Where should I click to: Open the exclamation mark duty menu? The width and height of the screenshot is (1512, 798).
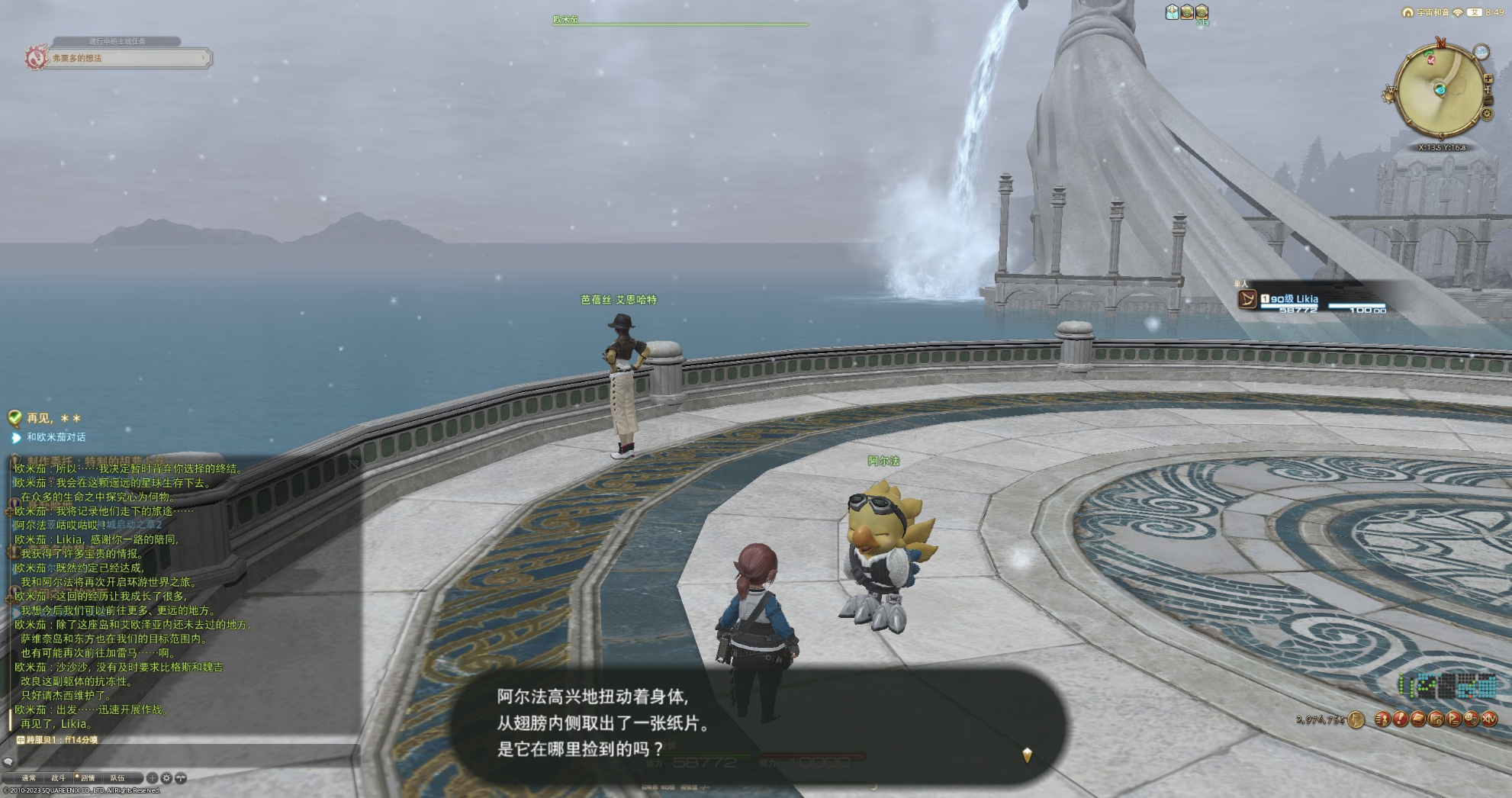[x=1400, y=719]
